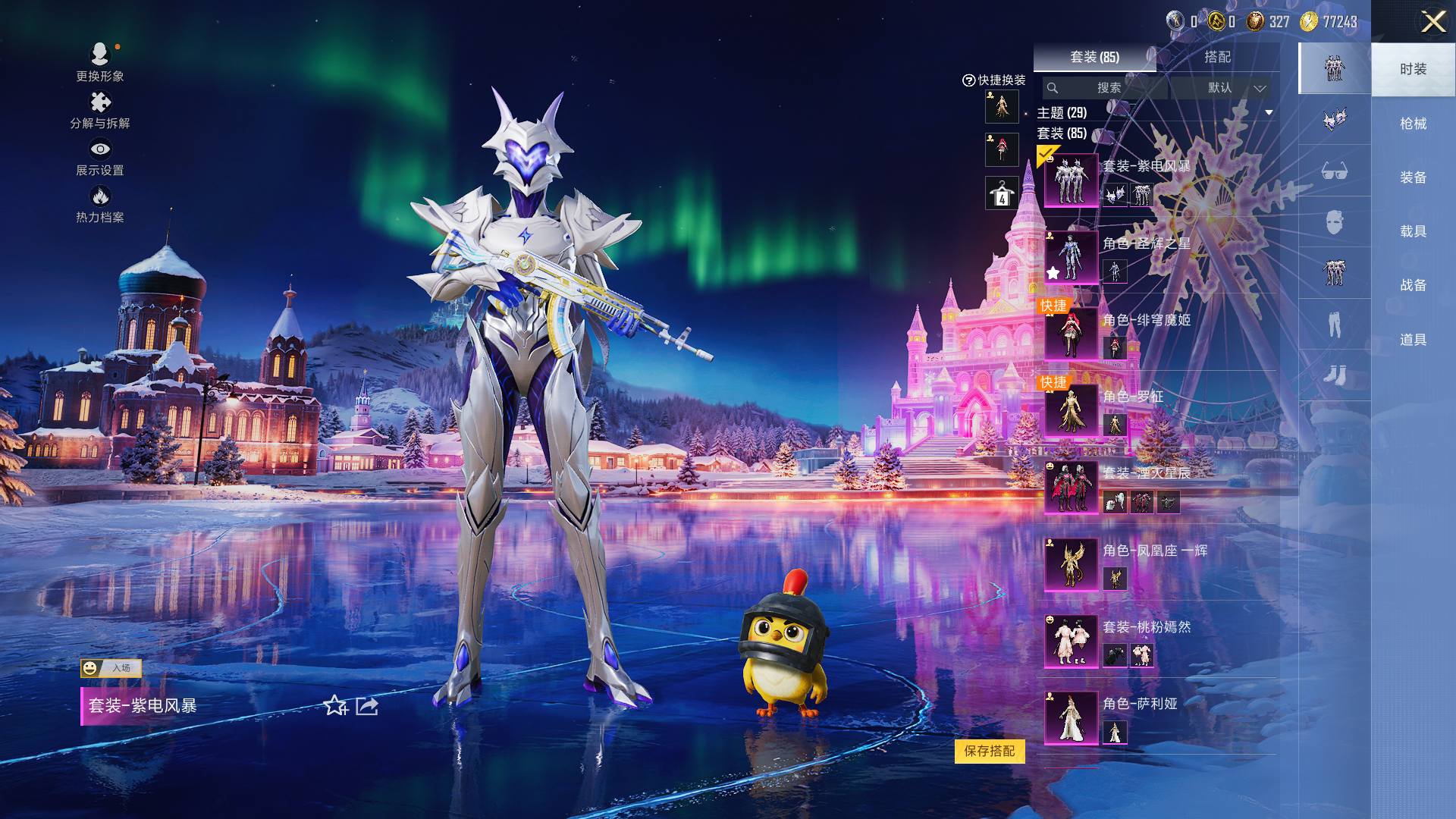Open 展示设置 display settings
The image size is (1456, 819).
pos(100,157)
